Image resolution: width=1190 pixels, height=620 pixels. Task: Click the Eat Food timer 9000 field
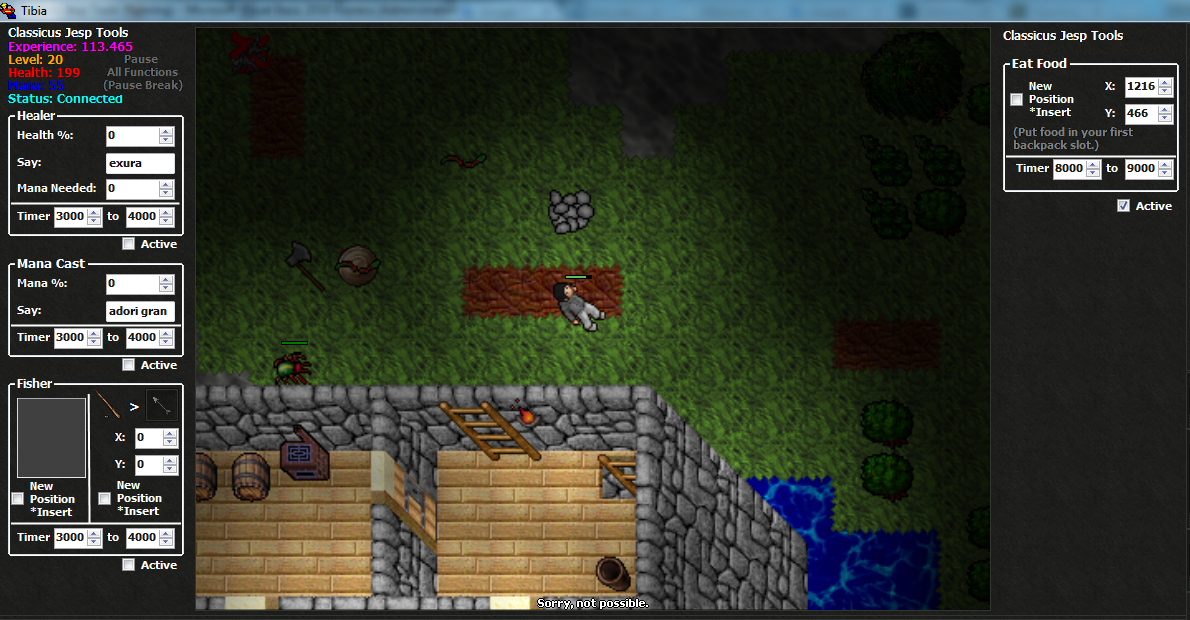[1140, 168]
